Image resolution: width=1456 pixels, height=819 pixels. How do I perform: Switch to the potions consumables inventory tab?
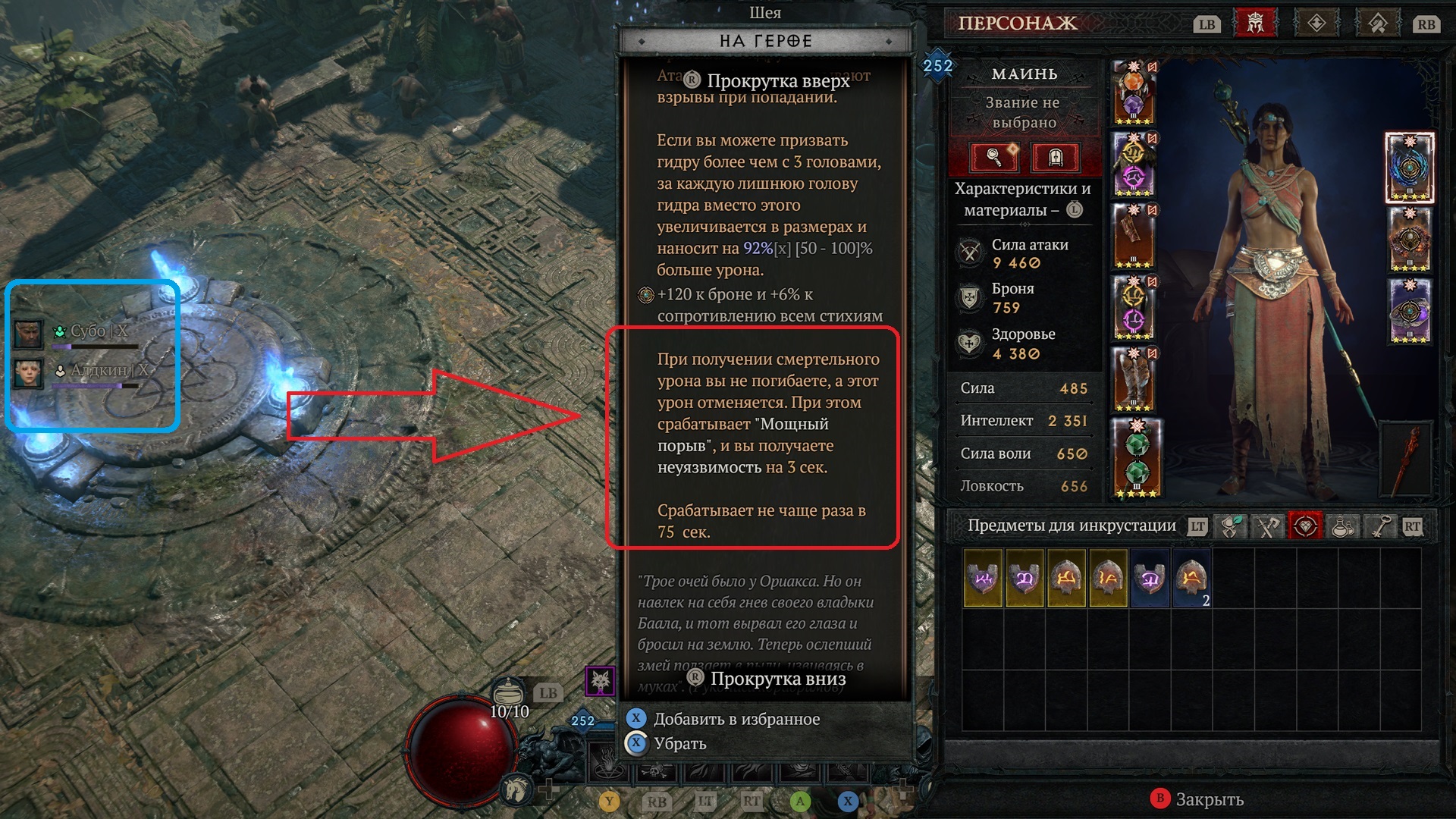click(x=1342, y=526)
